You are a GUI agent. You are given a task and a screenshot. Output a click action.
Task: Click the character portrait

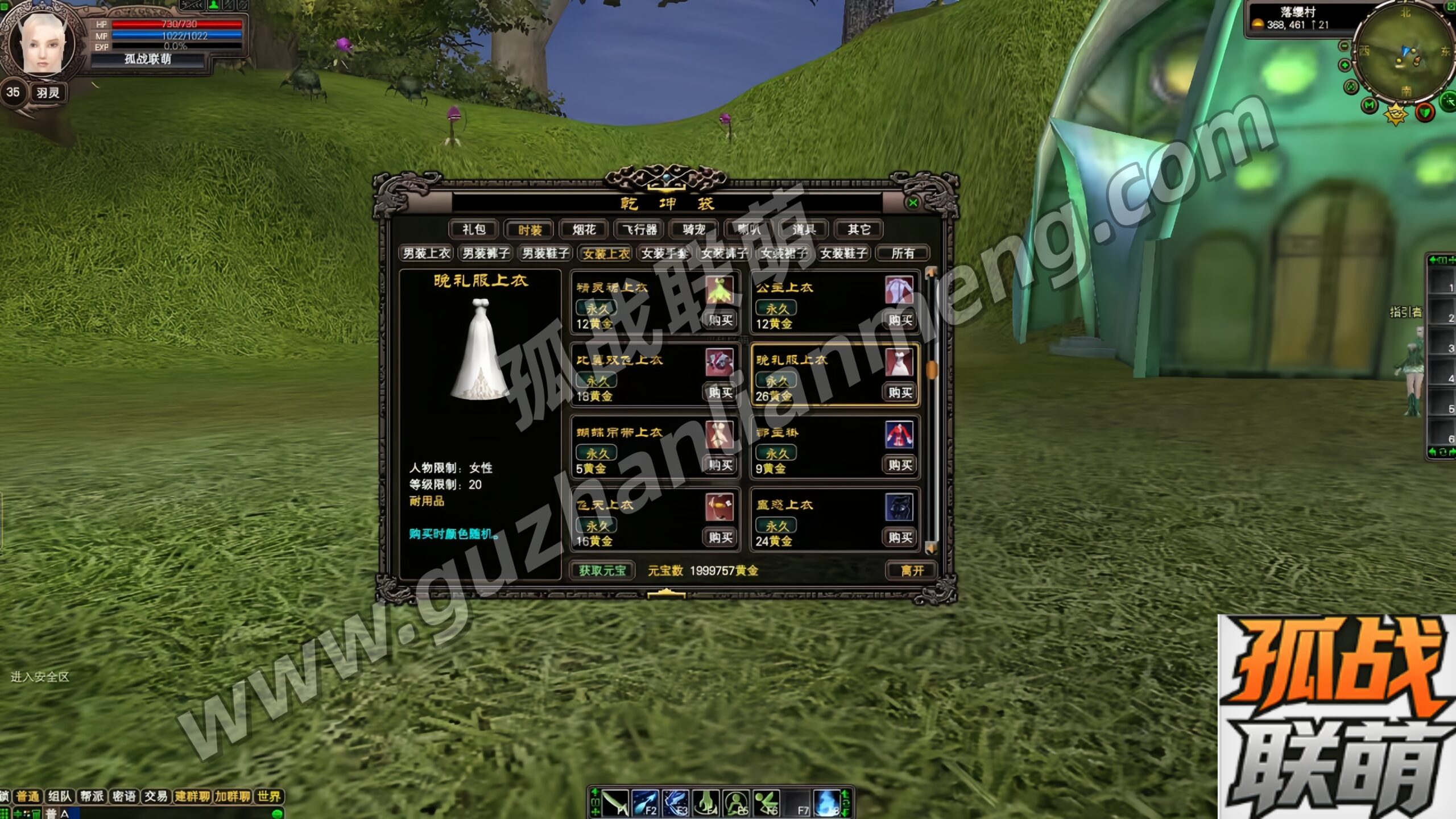[x=41, y=47]
